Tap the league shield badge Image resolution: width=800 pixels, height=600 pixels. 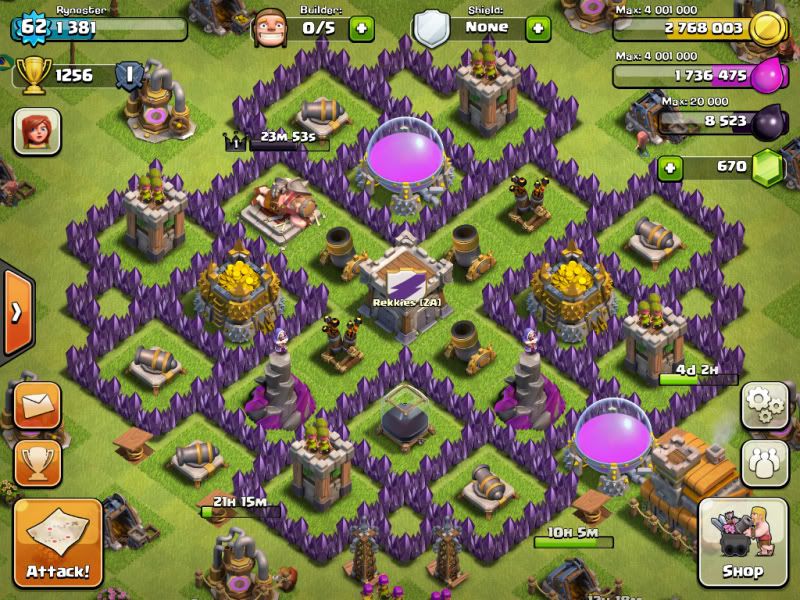point(127,73)
